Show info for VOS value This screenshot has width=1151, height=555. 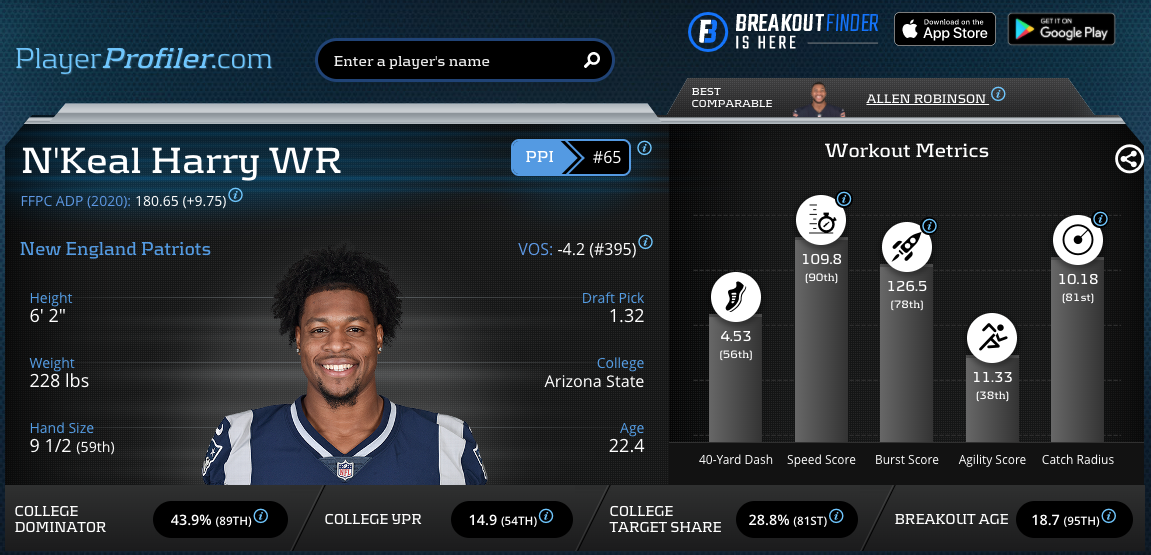[646, 242]
